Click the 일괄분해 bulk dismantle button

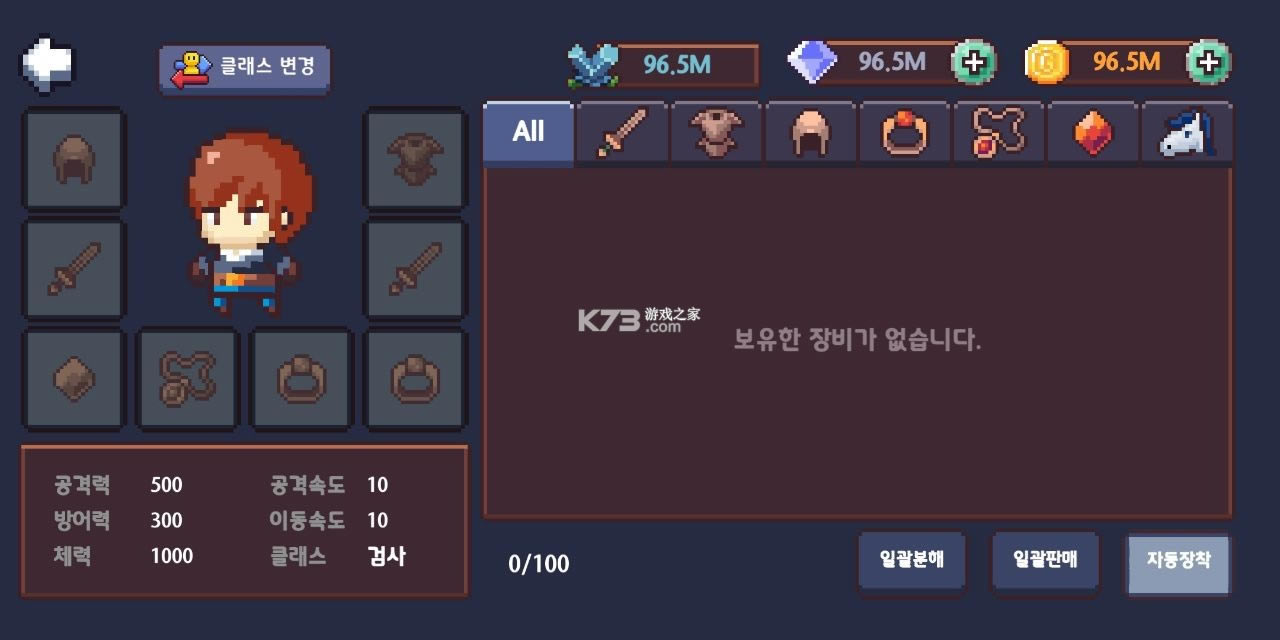click(x=911, y=561)
